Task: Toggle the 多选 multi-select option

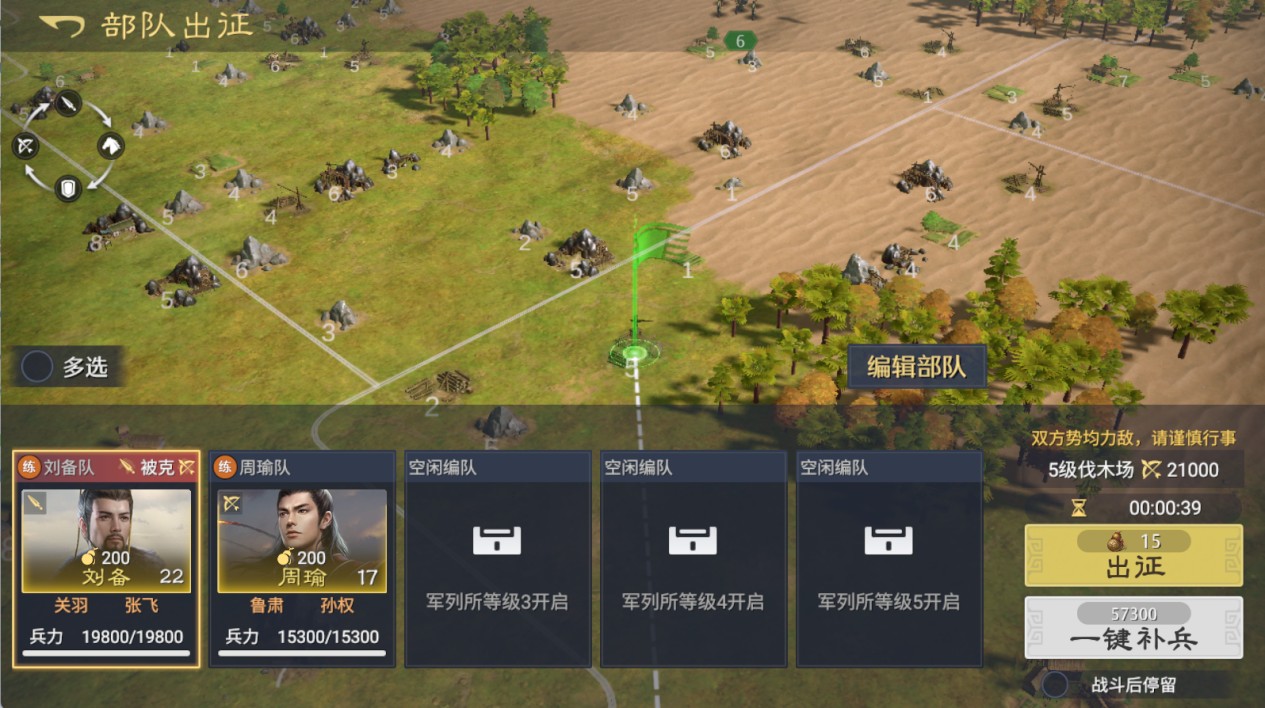Action: point(38,367)
